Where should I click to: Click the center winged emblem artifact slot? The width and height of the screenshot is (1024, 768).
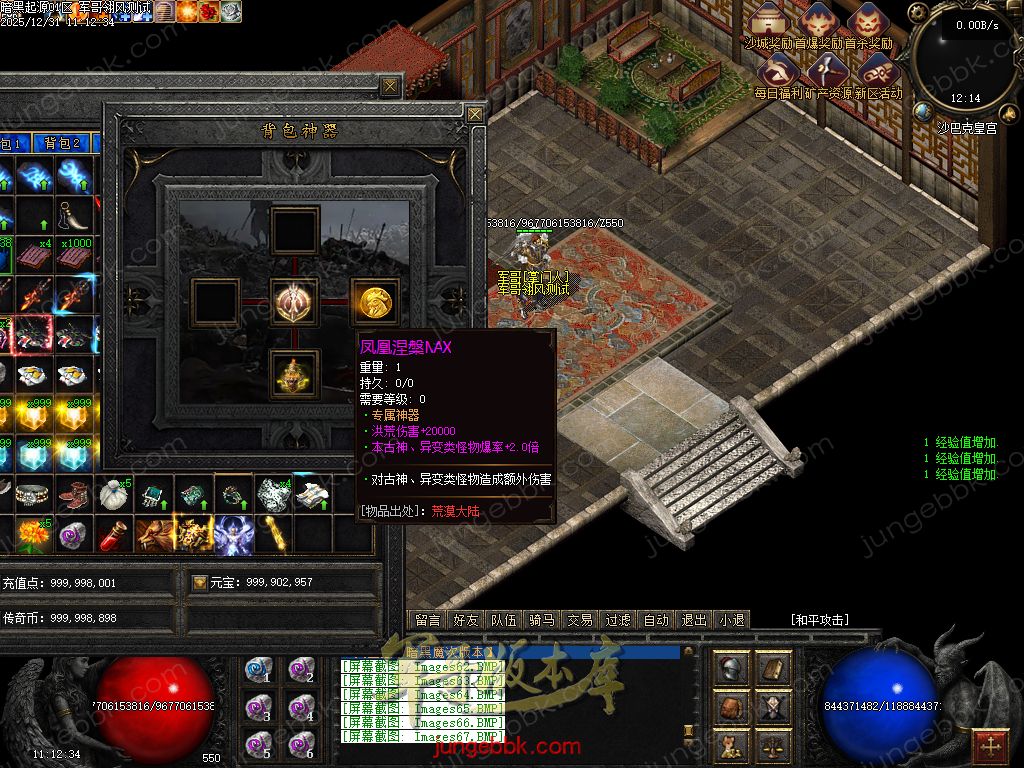click(295, 300)
